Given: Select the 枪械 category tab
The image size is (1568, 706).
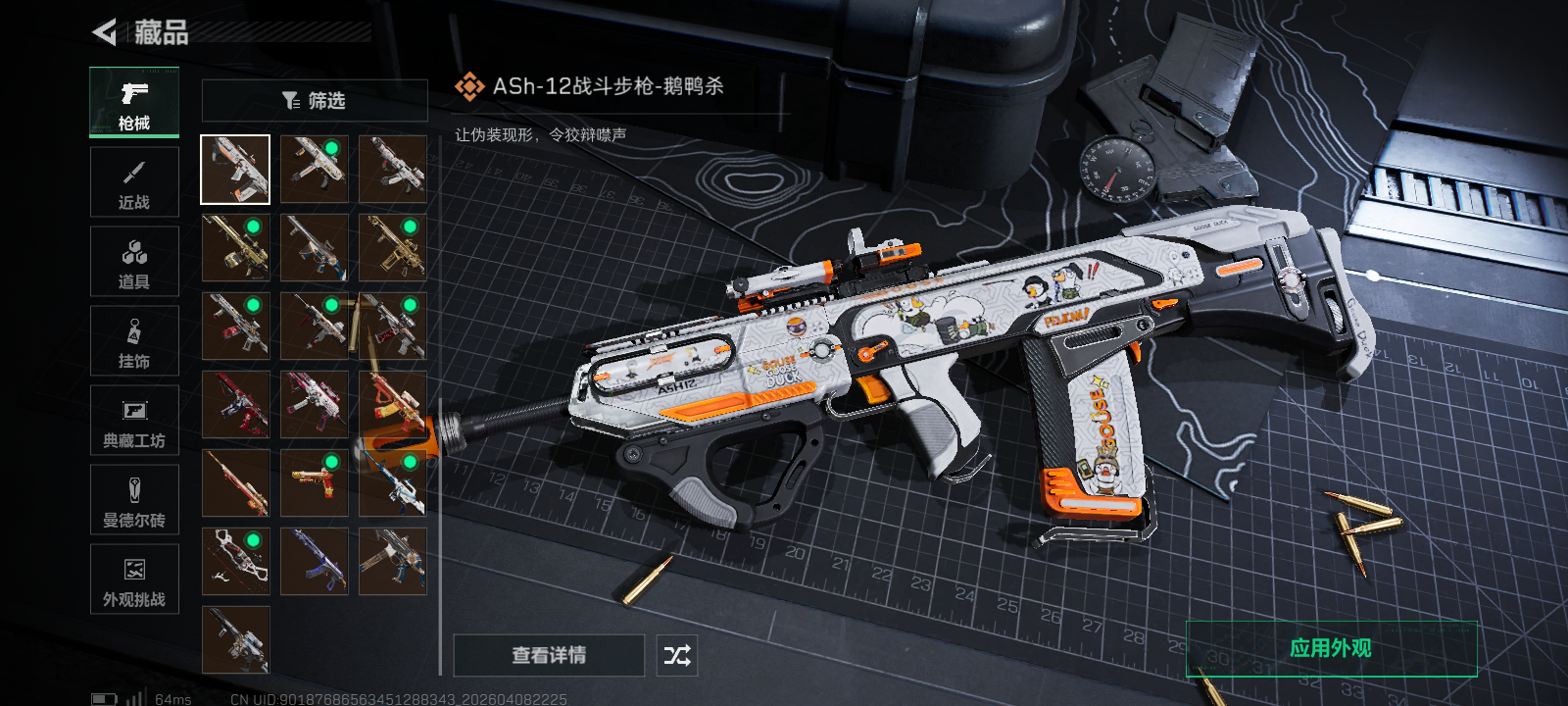Looking at the screenshot, I should (134, 102).
